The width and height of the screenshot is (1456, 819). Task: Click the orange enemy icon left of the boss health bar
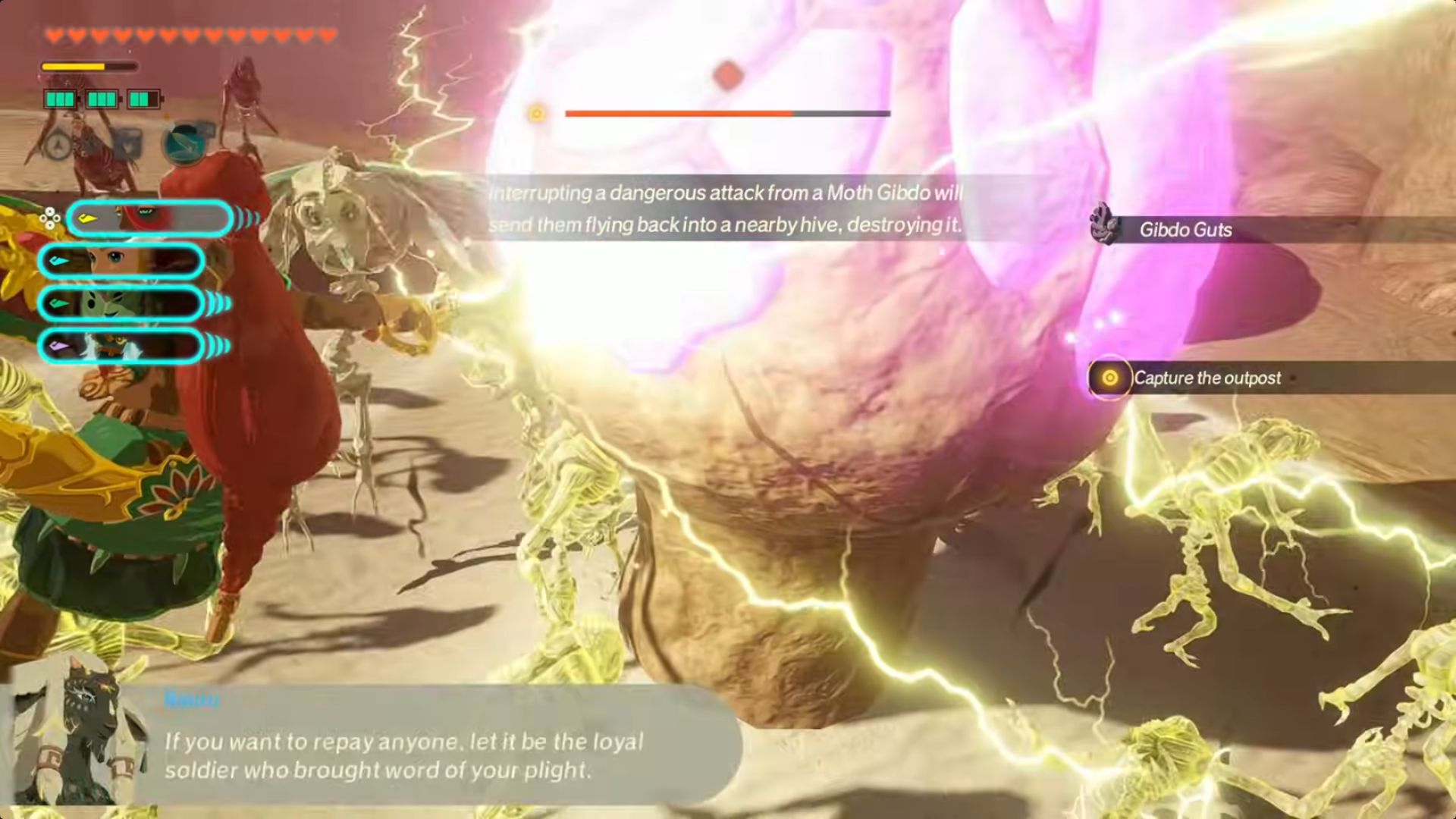click(x=537, y=113)
